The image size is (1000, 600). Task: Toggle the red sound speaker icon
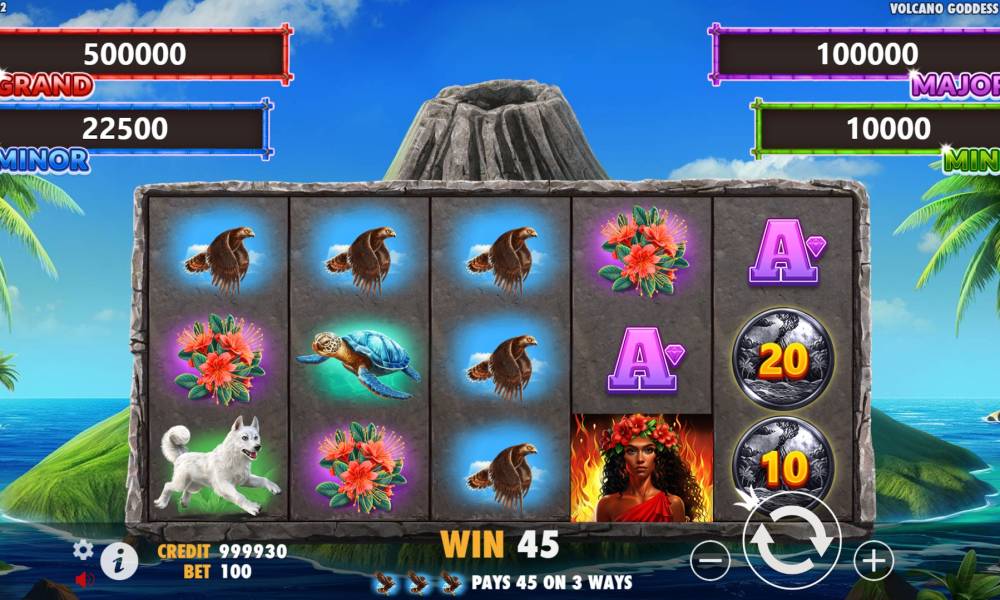coord(84,578)
